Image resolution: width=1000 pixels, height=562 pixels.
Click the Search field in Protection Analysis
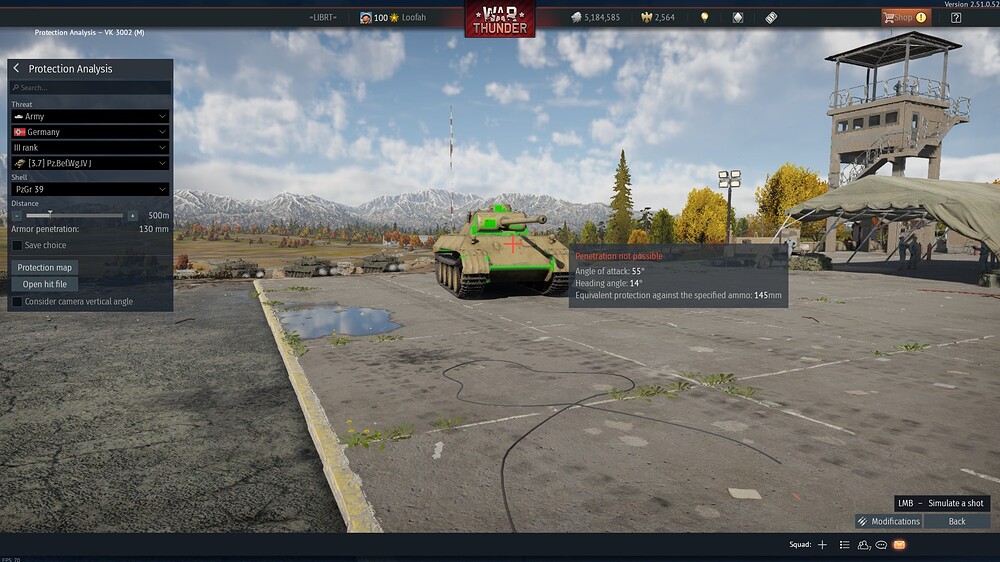pos(90,88)
